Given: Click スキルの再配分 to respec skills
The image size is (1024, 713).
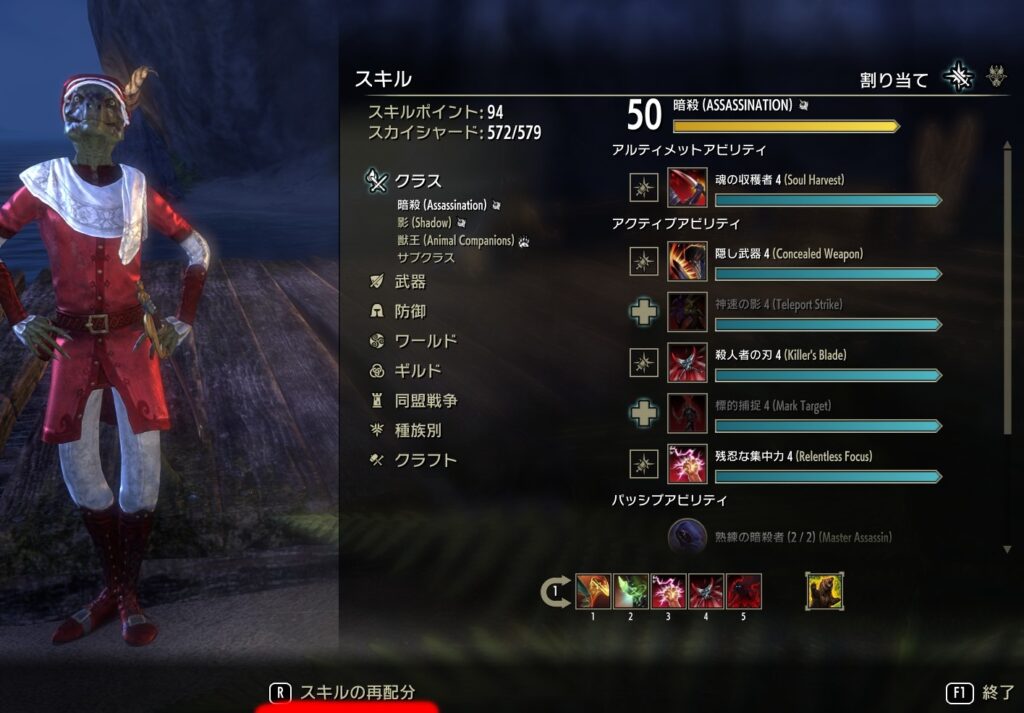Looking at the screenshot, I should pyautogui.click(x=357, y=692).
